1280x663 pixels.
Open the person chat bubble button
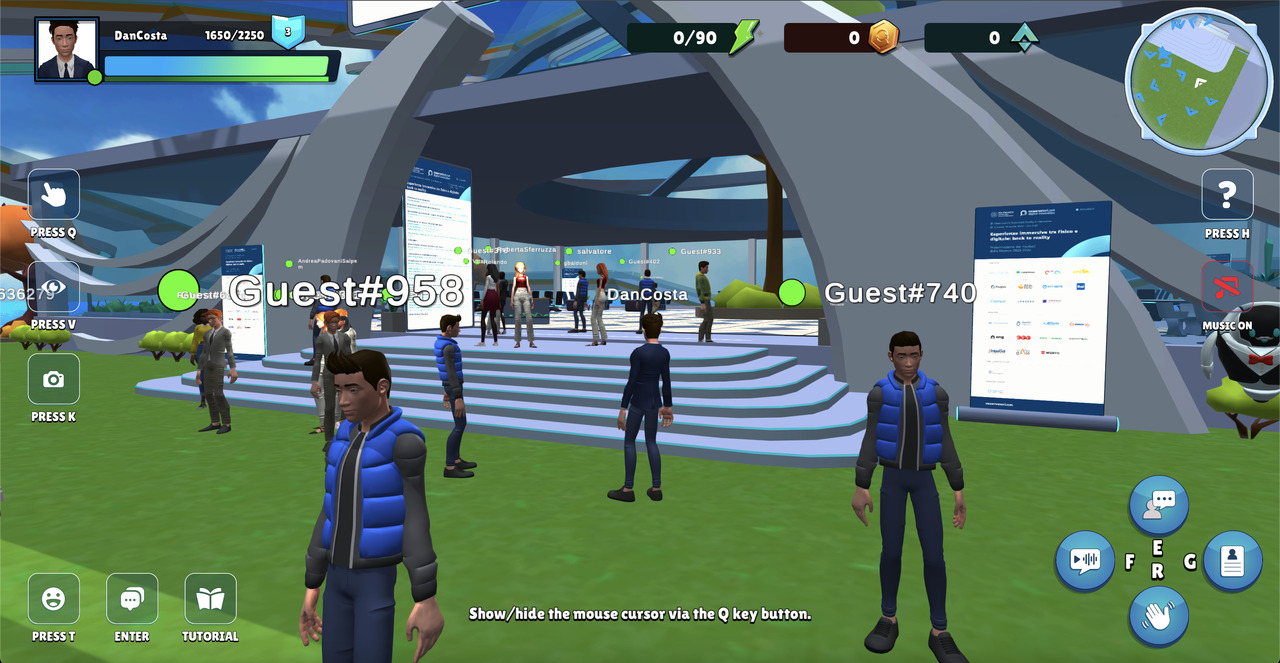[x=1158, y=505]
